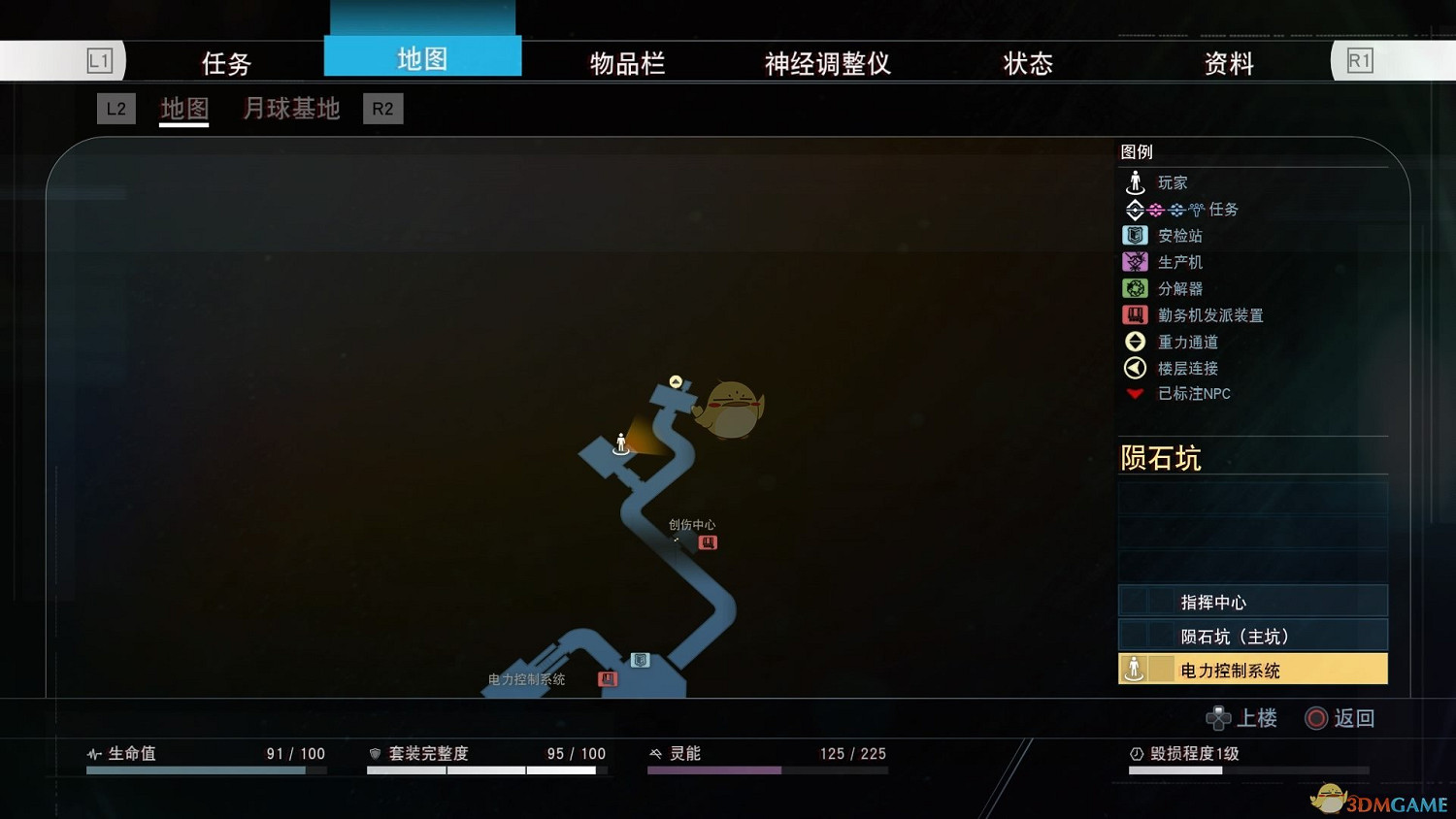Toggle the 任务 markers legend entry
Screen dimensions: 1456x819
[x=1165, y=209]
